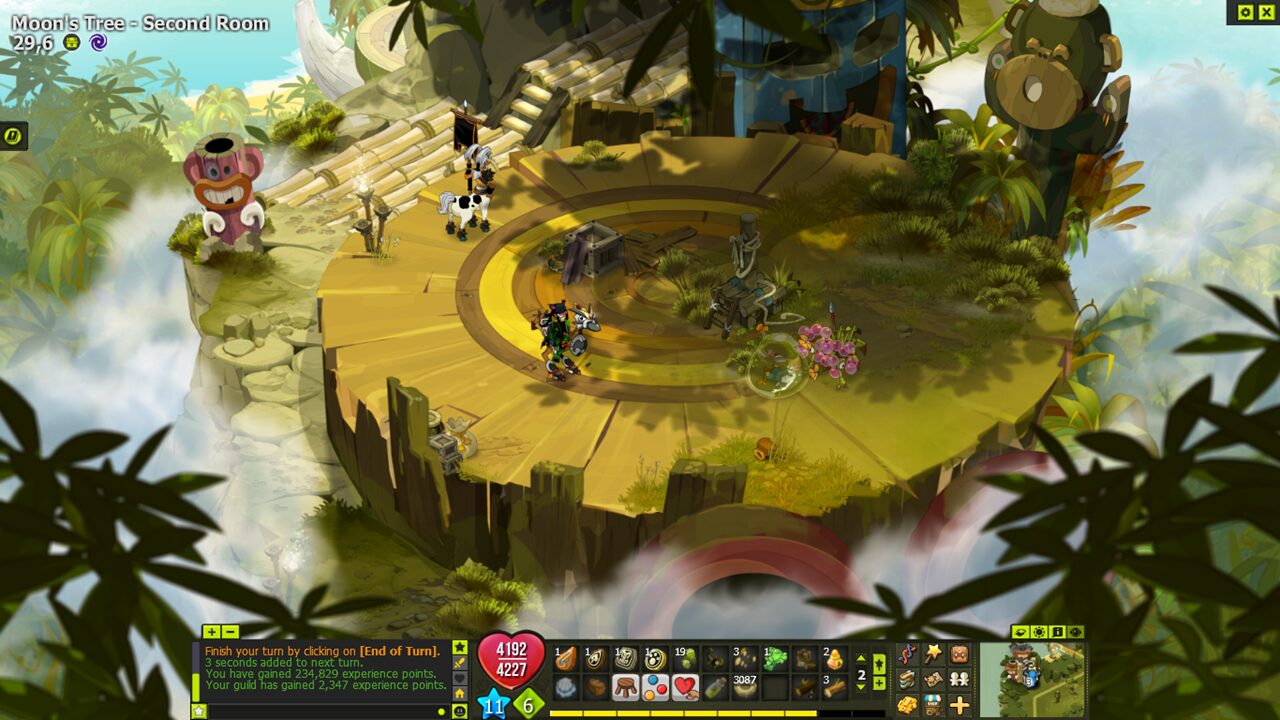
Task: Toggle the eye visibility icon above the minimap
Action: [1076, 632]
